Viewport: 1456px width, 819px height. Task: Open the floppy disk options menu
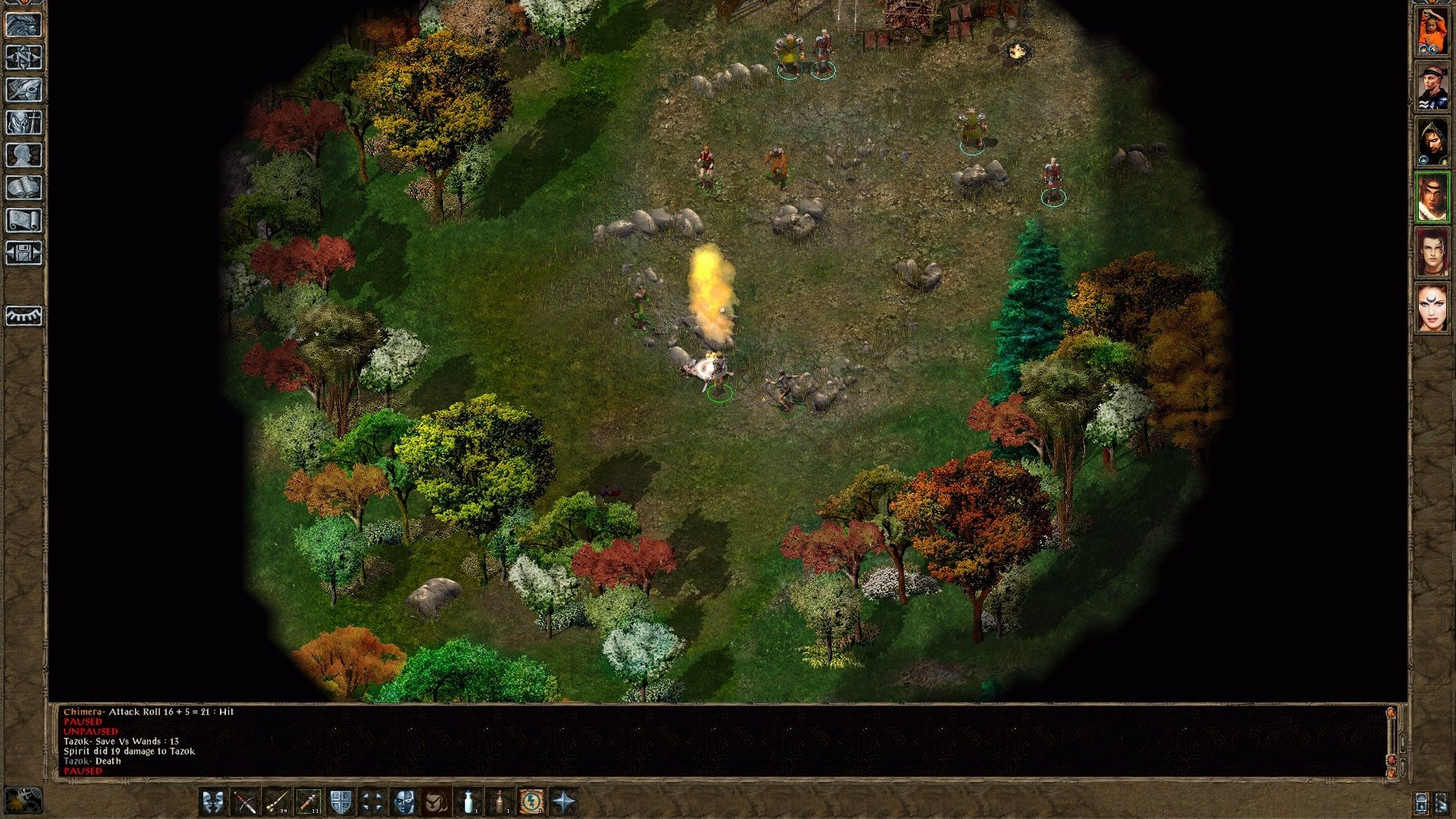(24, 253)
